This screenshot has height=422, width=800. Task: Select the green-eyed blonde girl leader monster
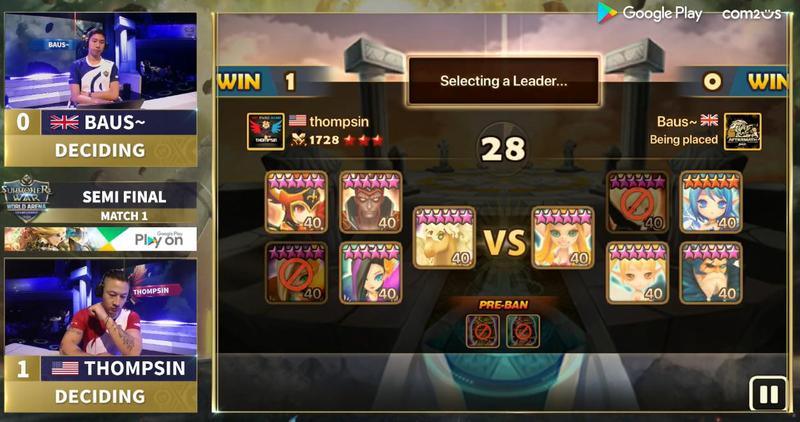click(x=563, y=237)
